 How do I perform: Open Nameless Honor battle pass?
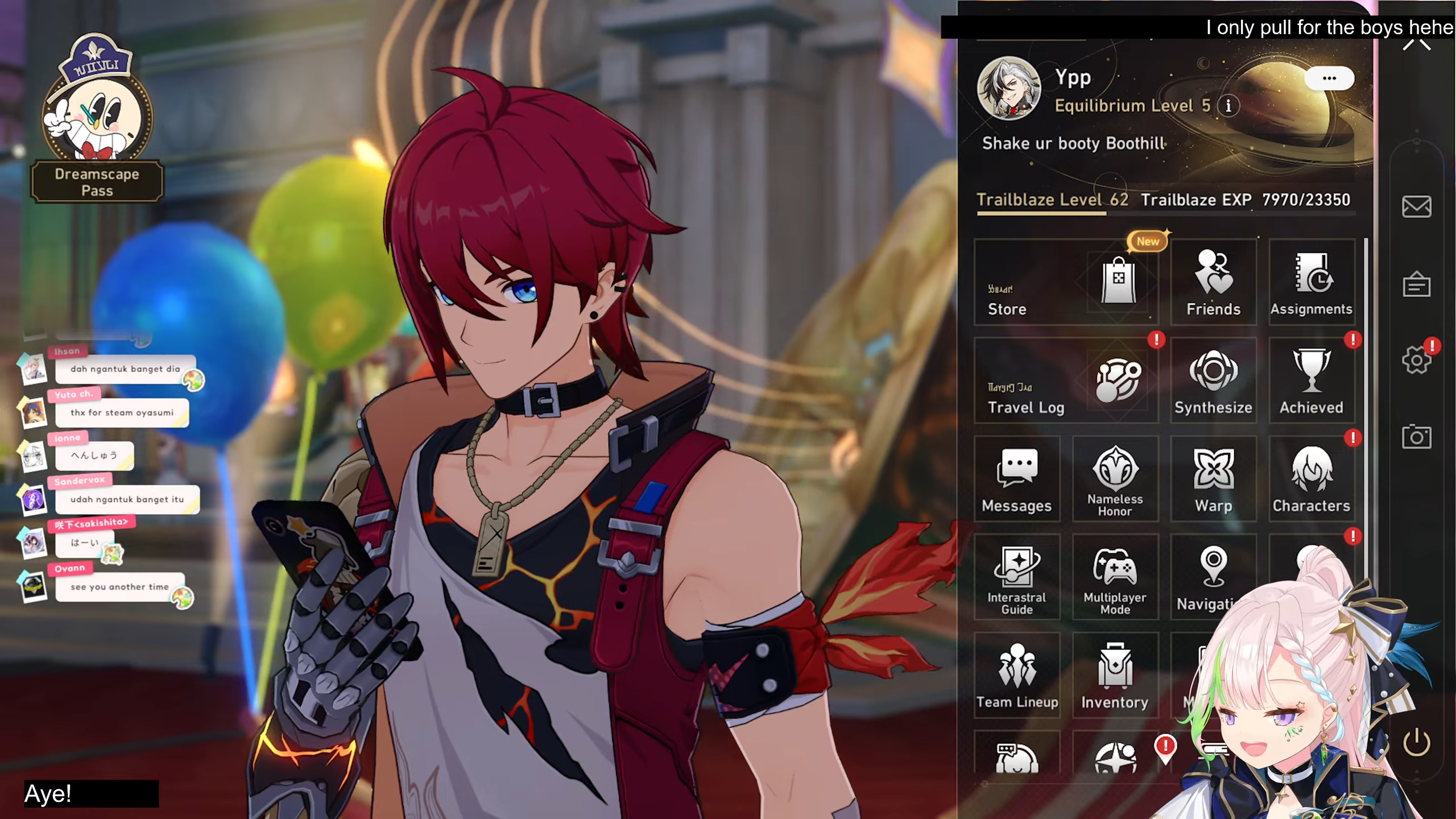(x=1115, y=479)
